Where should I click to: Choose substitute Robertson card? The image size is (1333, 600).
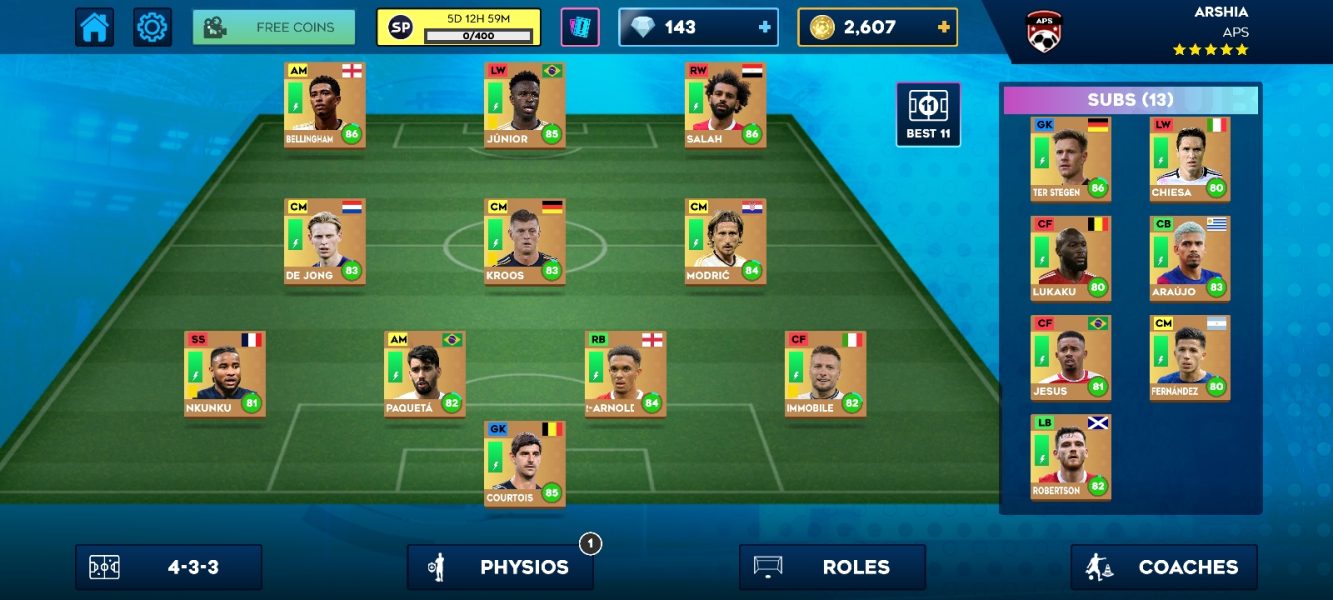point(1070,457)
